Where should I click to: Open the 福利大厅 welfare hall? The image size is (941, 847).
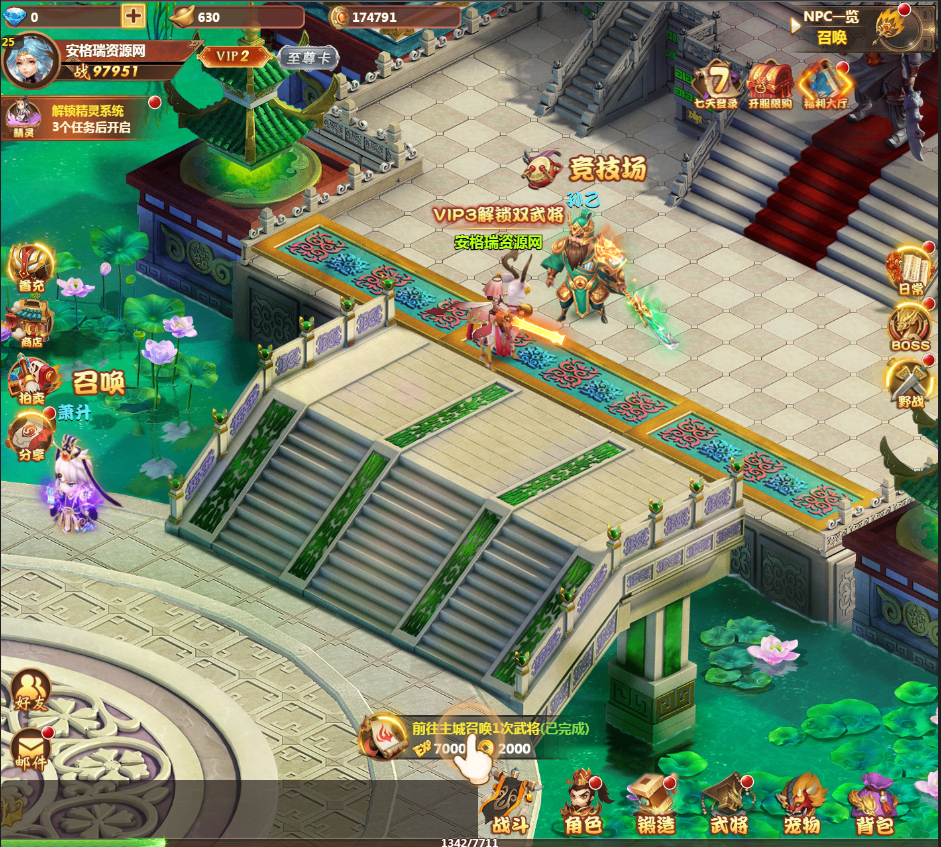click(x=824, y=82)
